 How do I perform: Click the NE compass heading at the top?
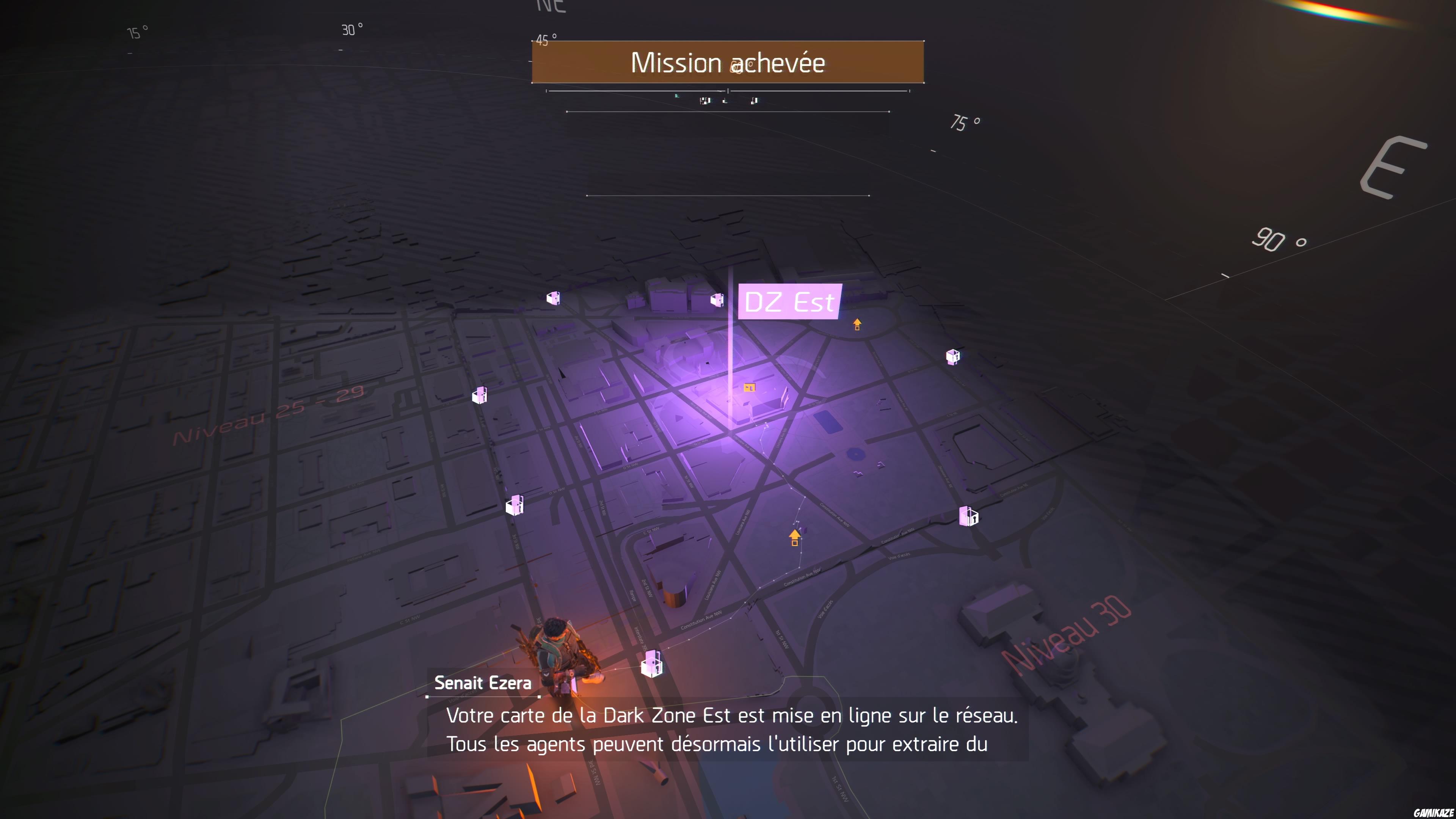[x=551, y=7]
